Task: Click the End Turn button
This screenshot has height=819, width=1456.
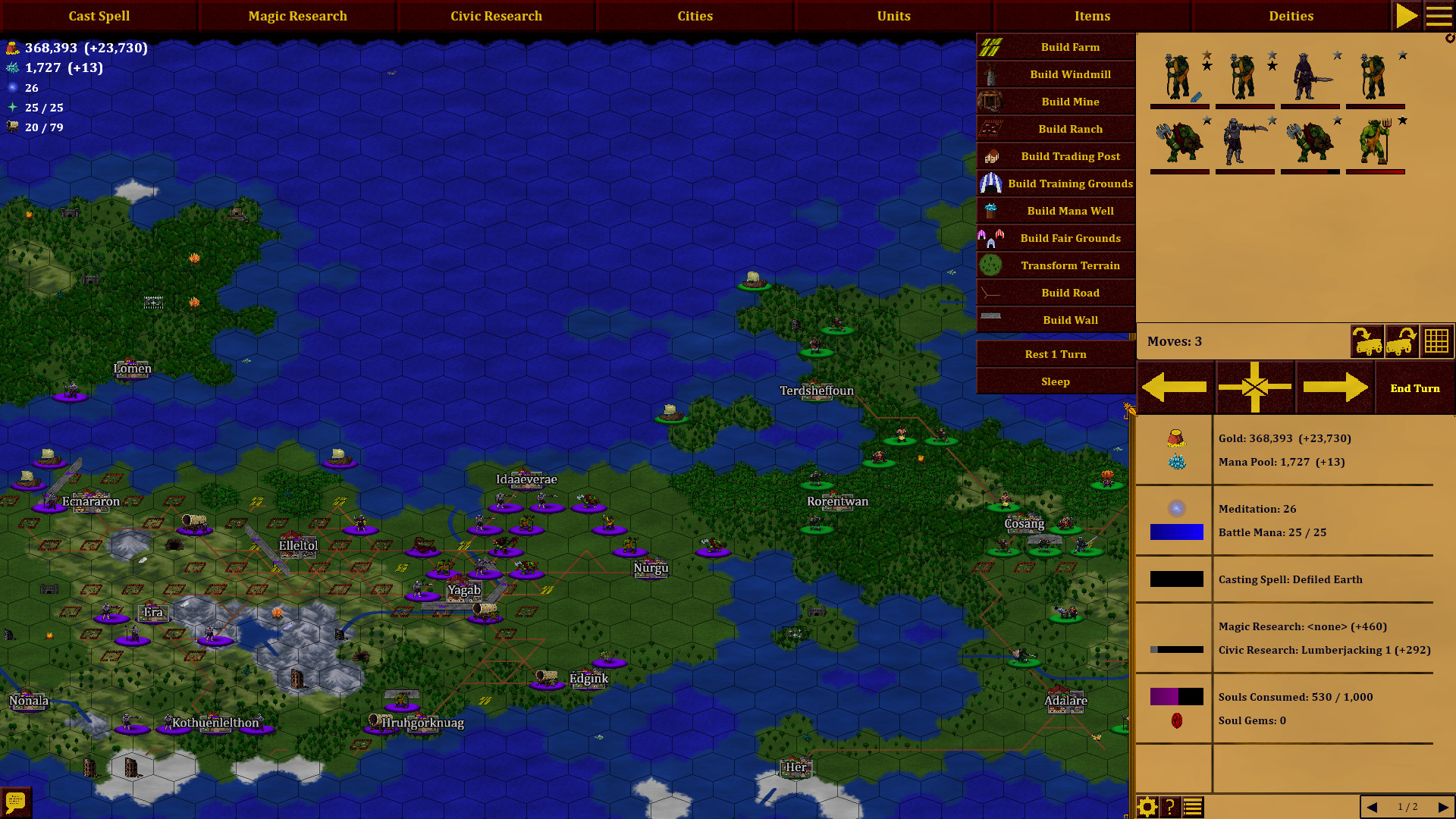Action: [1415, 388]
